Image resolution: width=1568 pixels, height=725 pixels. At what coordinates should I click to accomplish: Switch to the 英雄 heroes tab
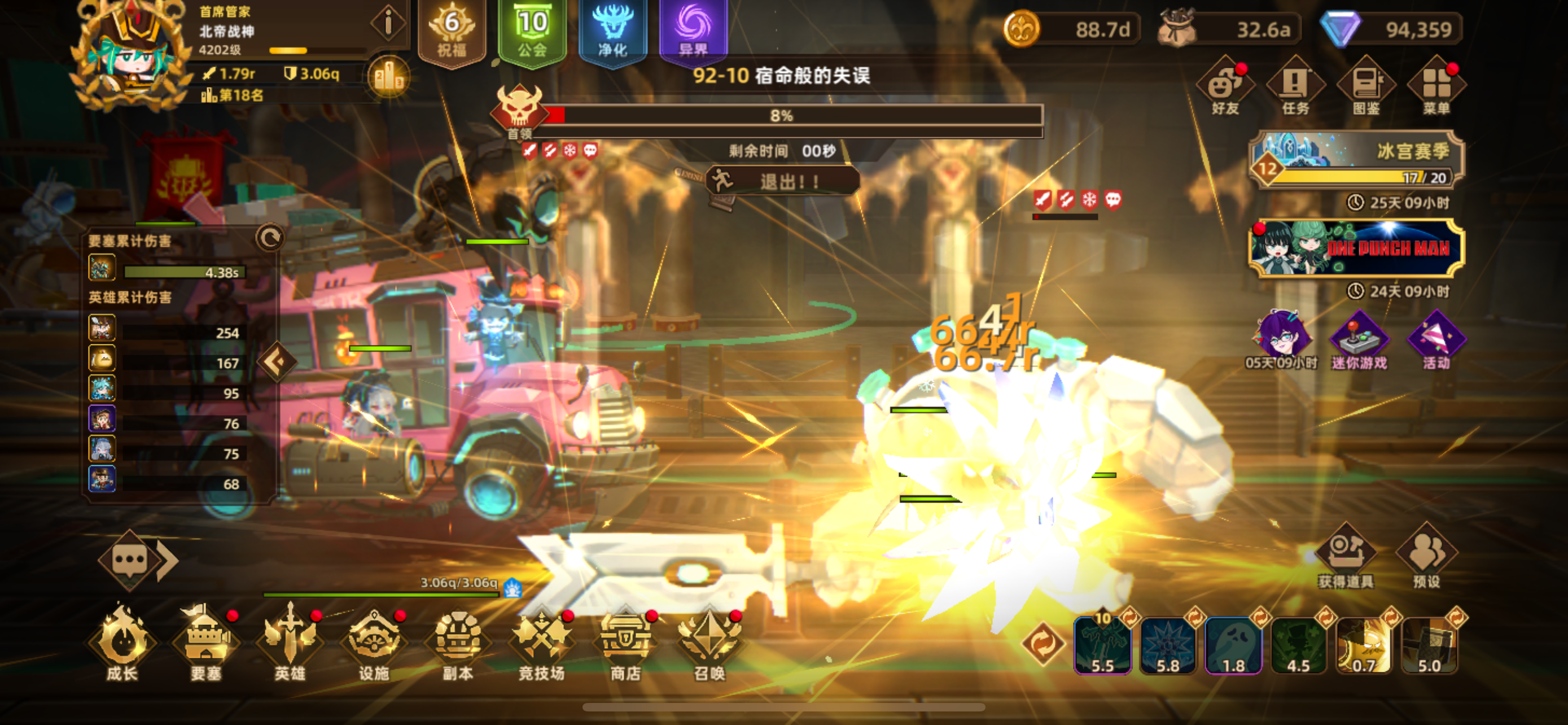[291, 642]
